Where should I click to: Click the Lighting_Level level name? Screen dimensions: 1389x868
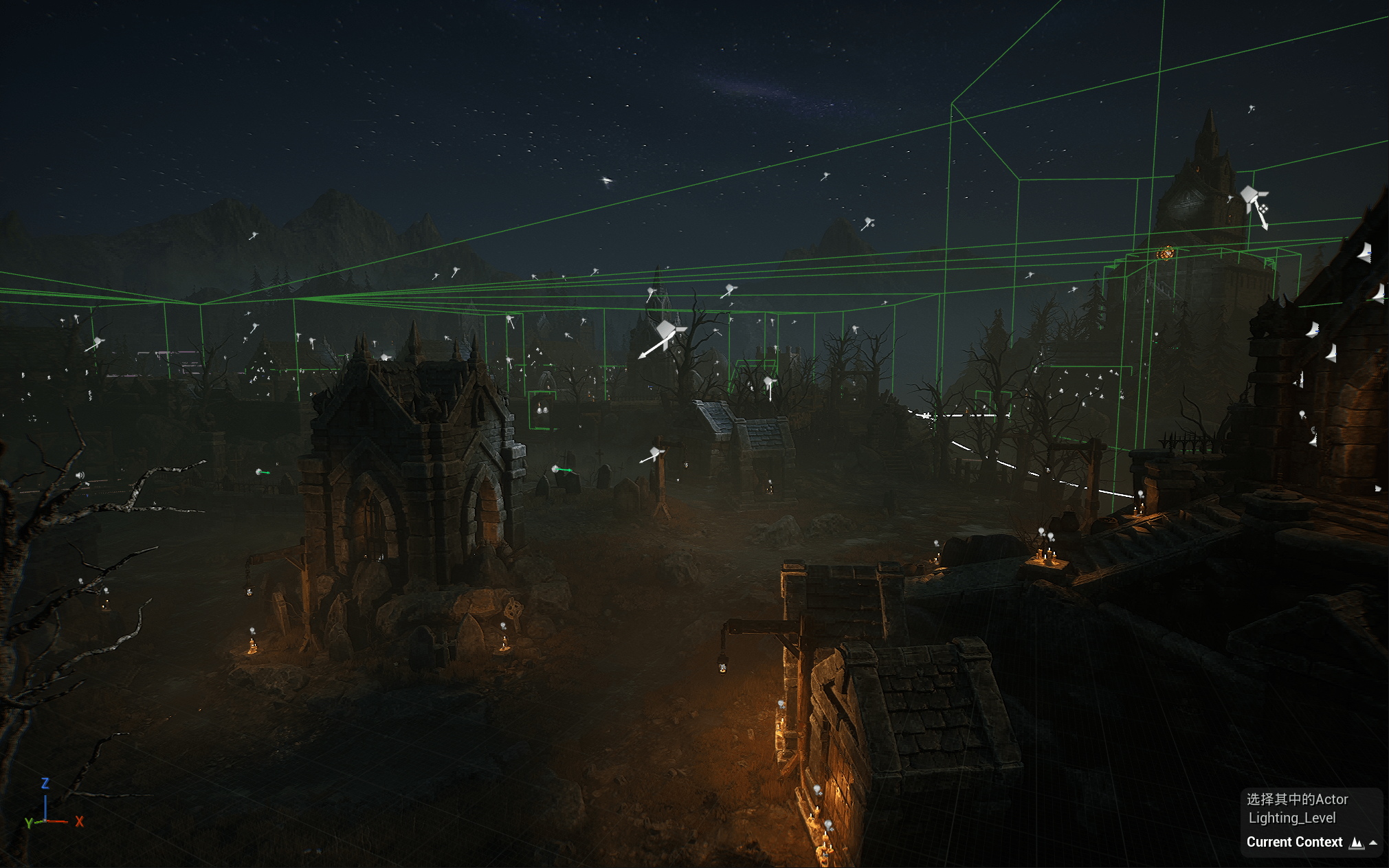(1291, 818)
